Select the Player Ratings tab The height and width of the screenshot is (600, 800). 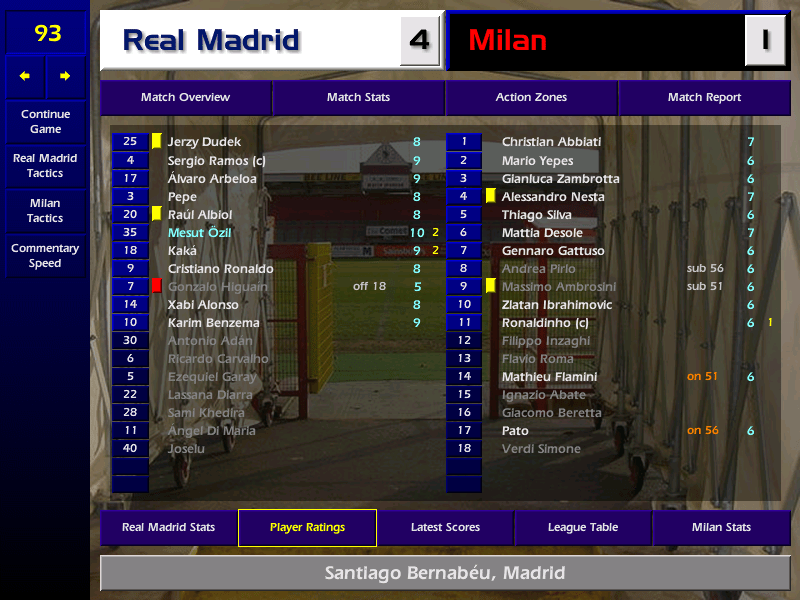[x=307, y=528]
